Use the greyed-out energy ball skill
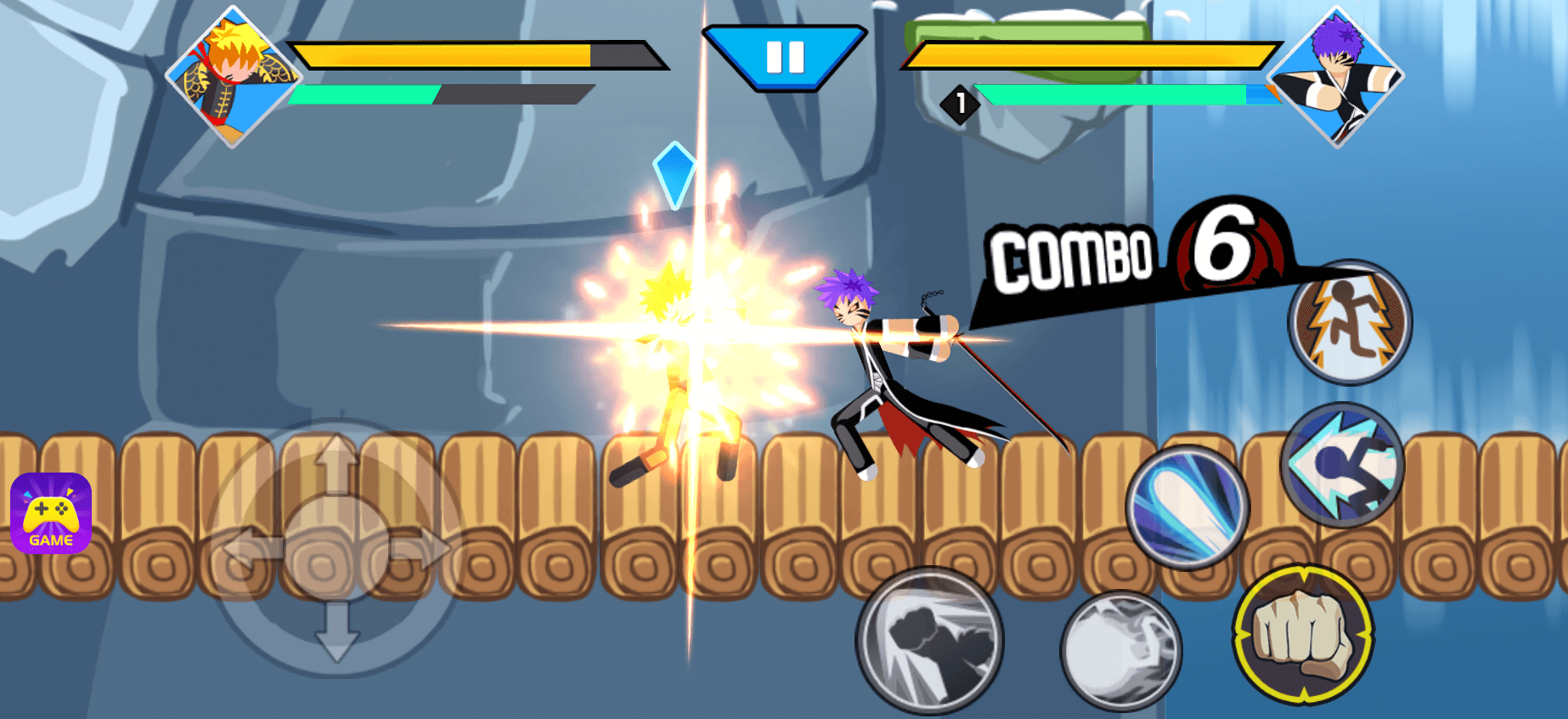 (1120, 650)
